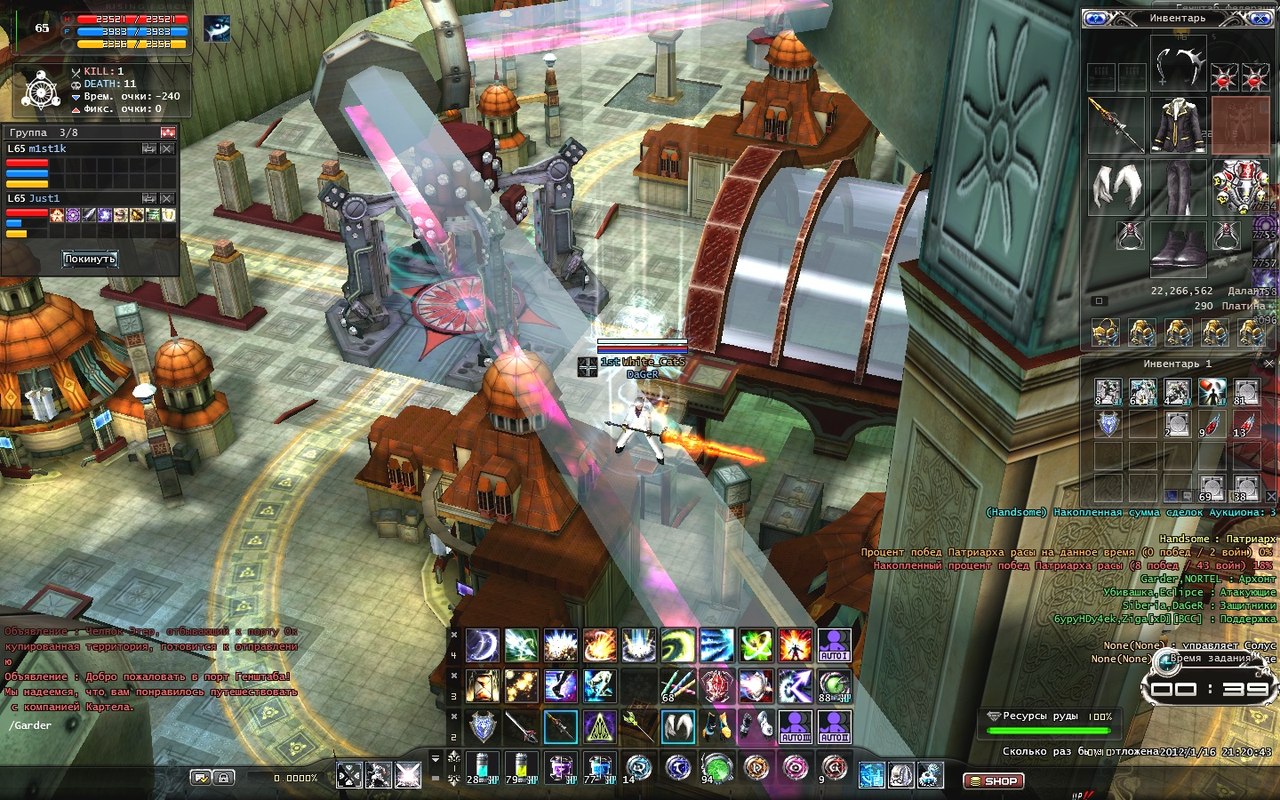The height and width of the screenshot is (800, 1280).
Task: Use the green orb item with count 94
Action: coord(716,769)
